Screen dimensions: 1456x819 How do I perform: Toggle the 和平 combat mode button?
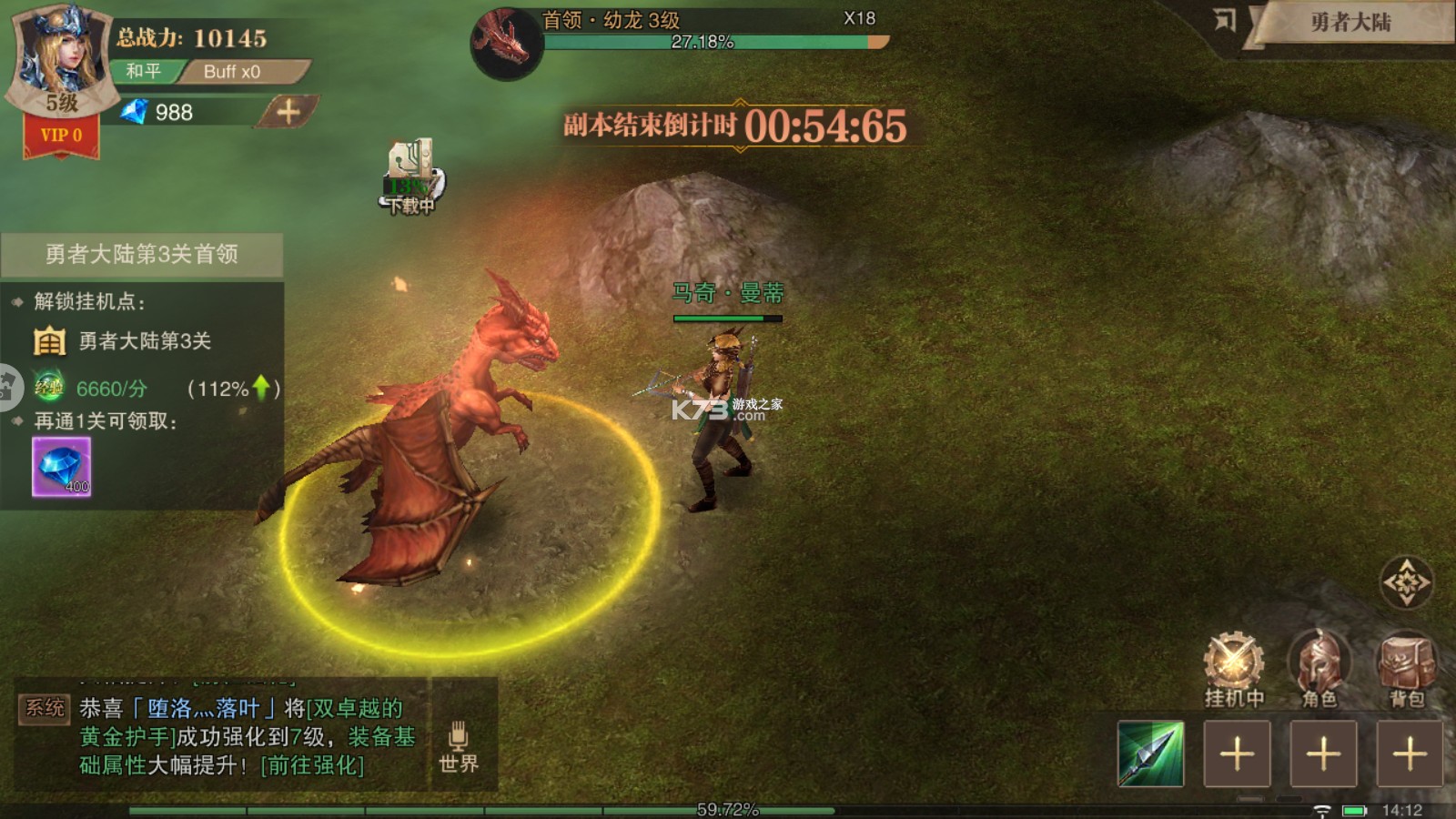144,71
